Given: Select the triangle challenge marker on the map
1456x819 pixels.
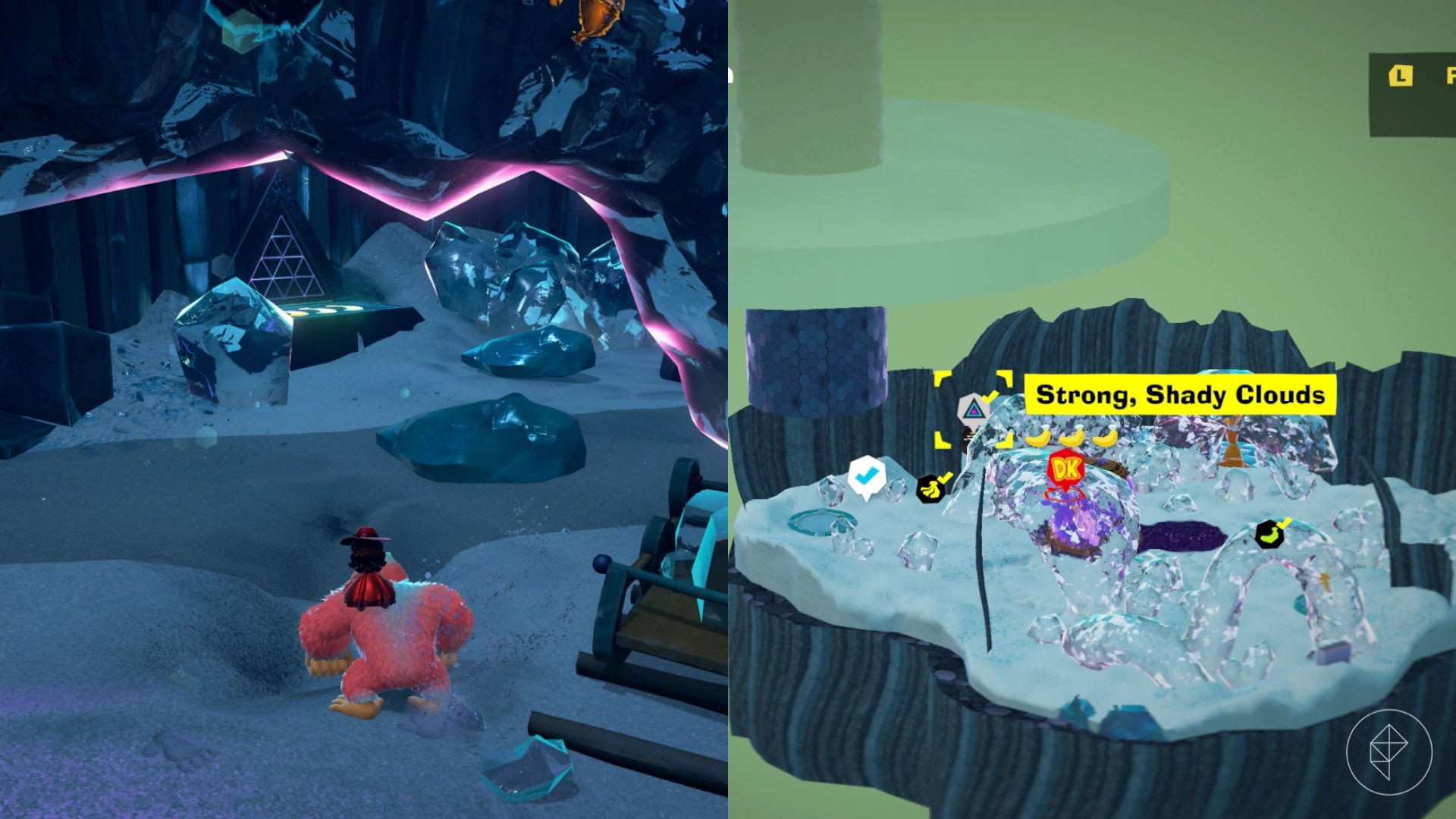Looking at the screenshot, I should click(x=973, y=411).
